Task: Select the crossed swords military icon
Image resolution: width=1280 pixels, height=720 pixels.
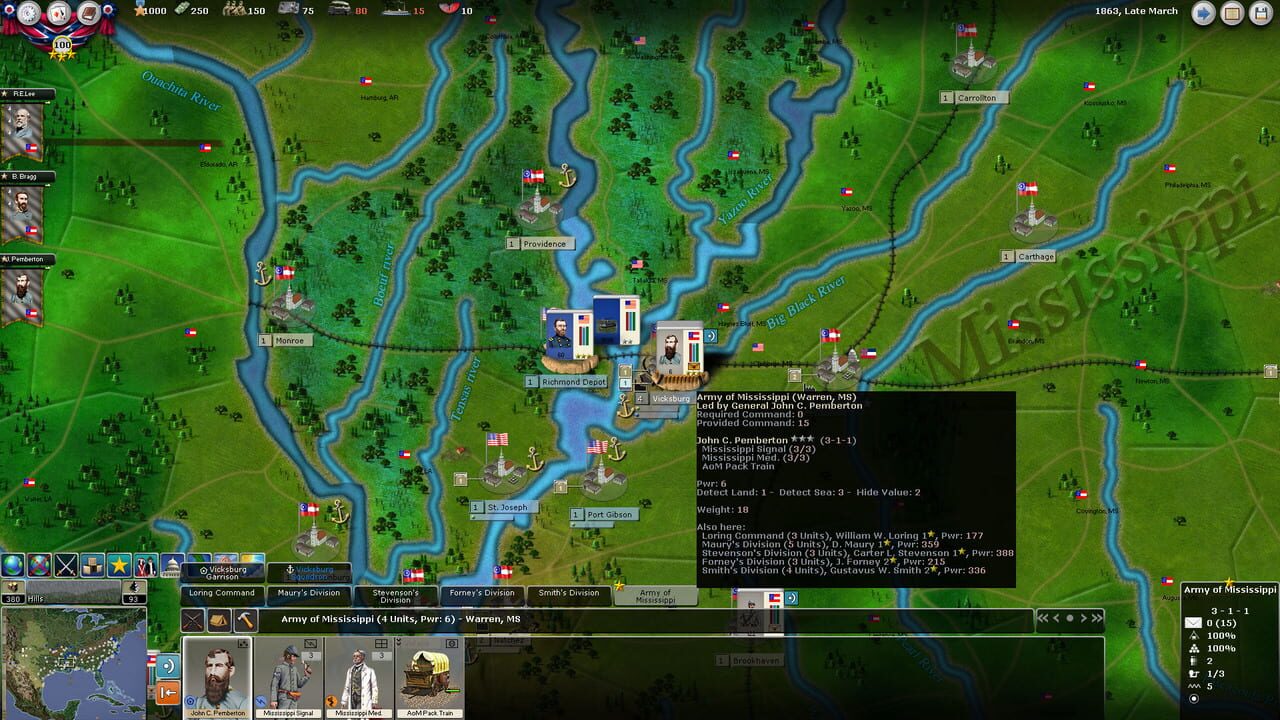Action: pyautogui.click(x=63, y=566)
